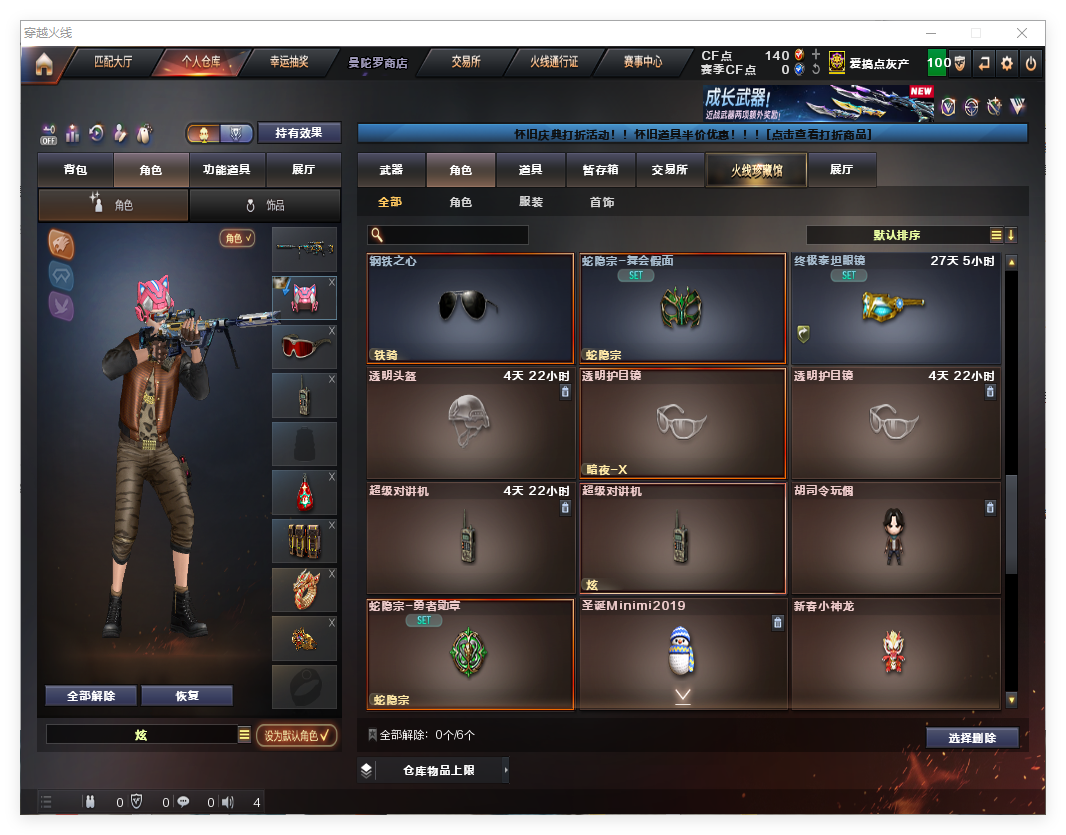Image resolution: width=1066 pixels, height=835 pixels.
Task: Click the 全部解除 unequip-all button
Action: pos(90,696)
